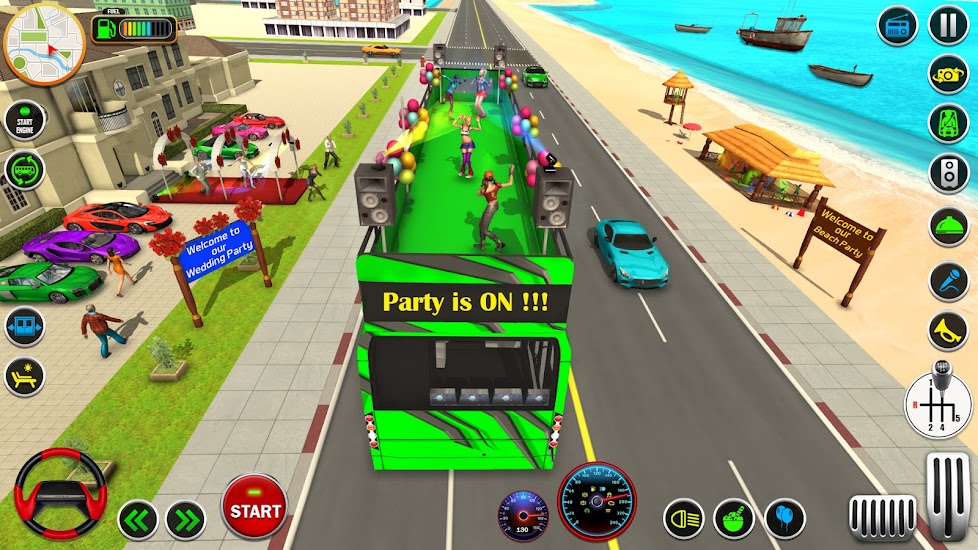978x550 pixels.
Task: Tap the green food cloche button
Action: 948,228
